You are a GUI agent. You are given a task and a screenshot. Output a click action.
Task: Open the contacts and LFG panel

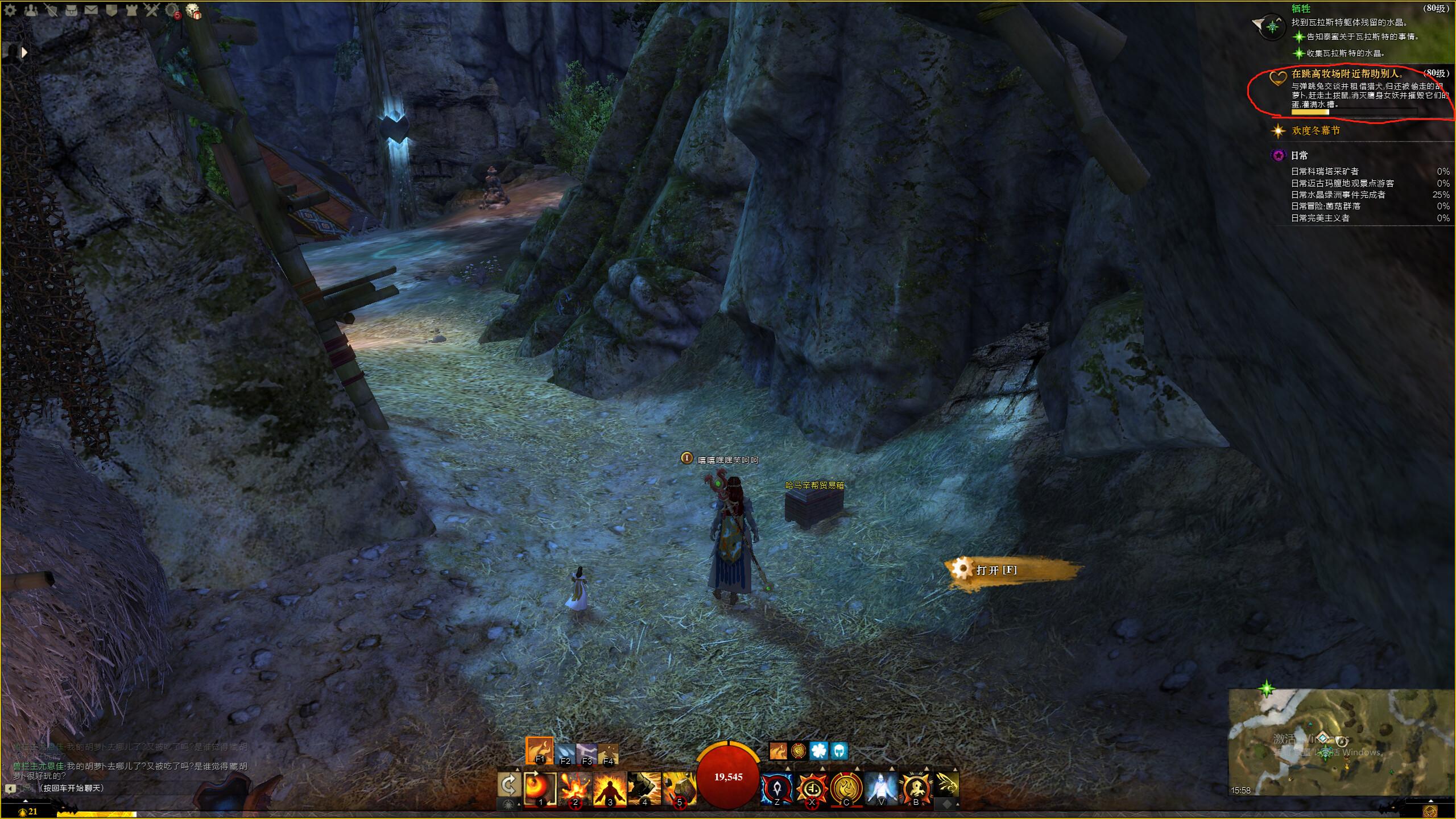[31, 10]
